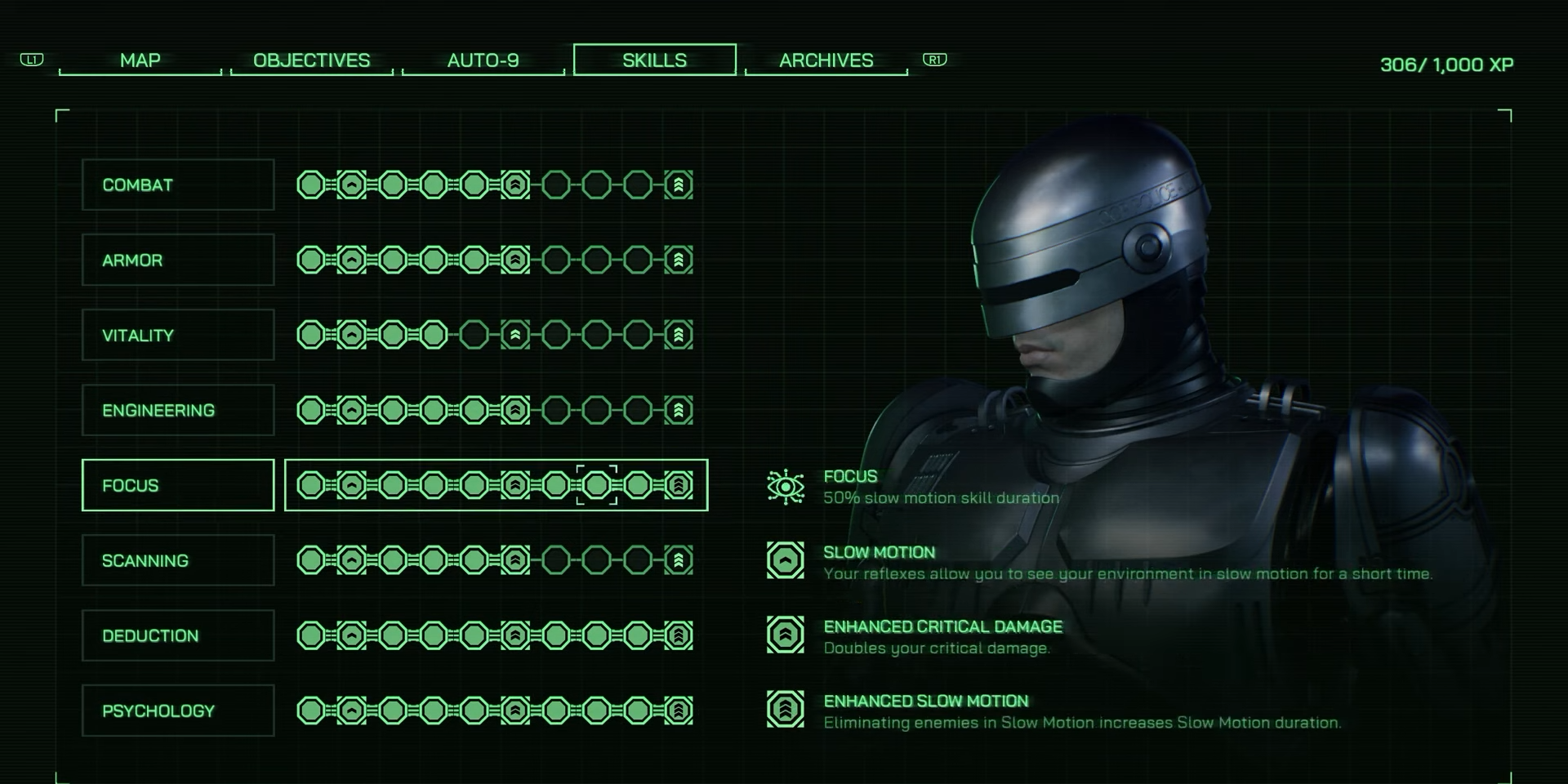Click the double-chevron node in Vitality track
The height and width of the screenshot is (784, 1568).
click(x=515, y=335)
